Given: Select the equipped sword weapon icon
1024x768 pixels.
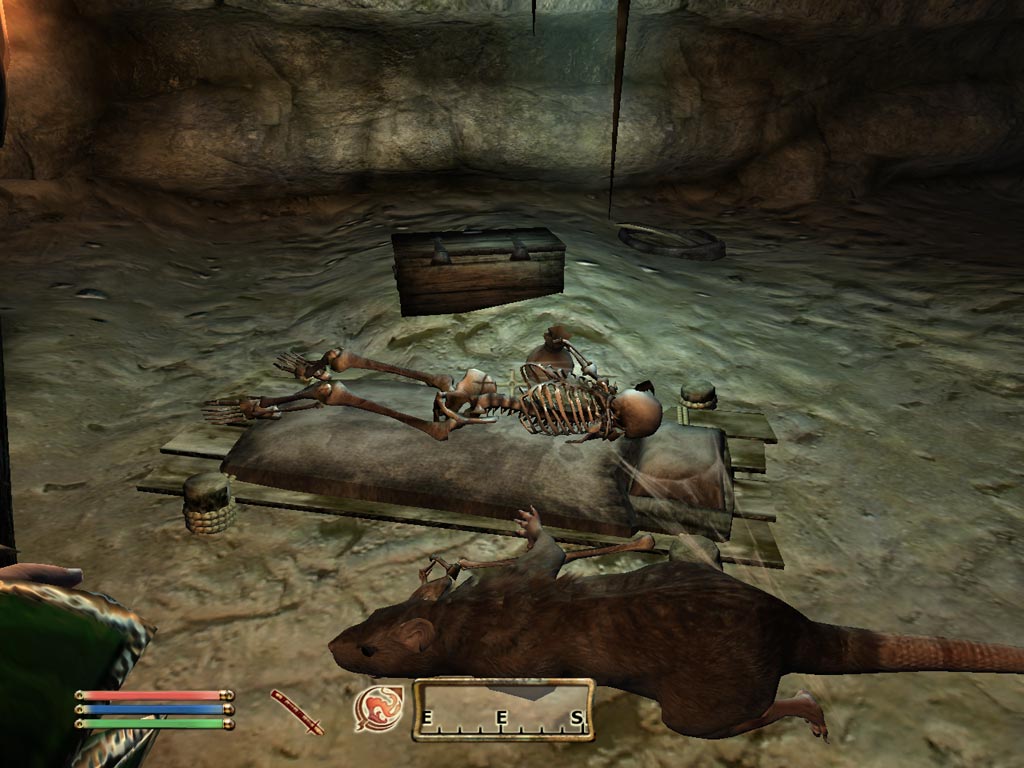Looking at the screenshot, I should [x=297, y=712].
